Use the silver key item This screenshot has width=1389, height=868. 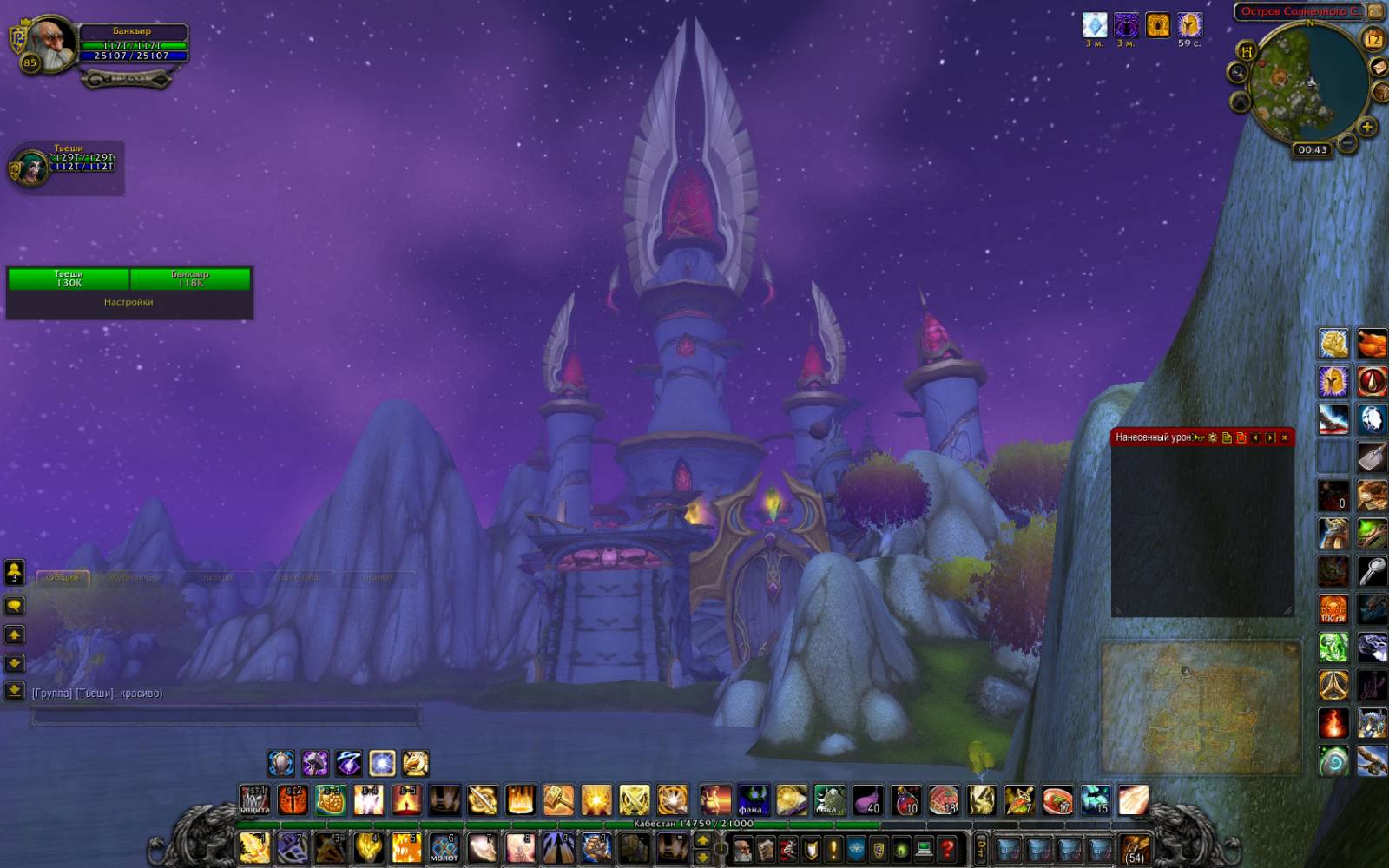point(1372,571)
